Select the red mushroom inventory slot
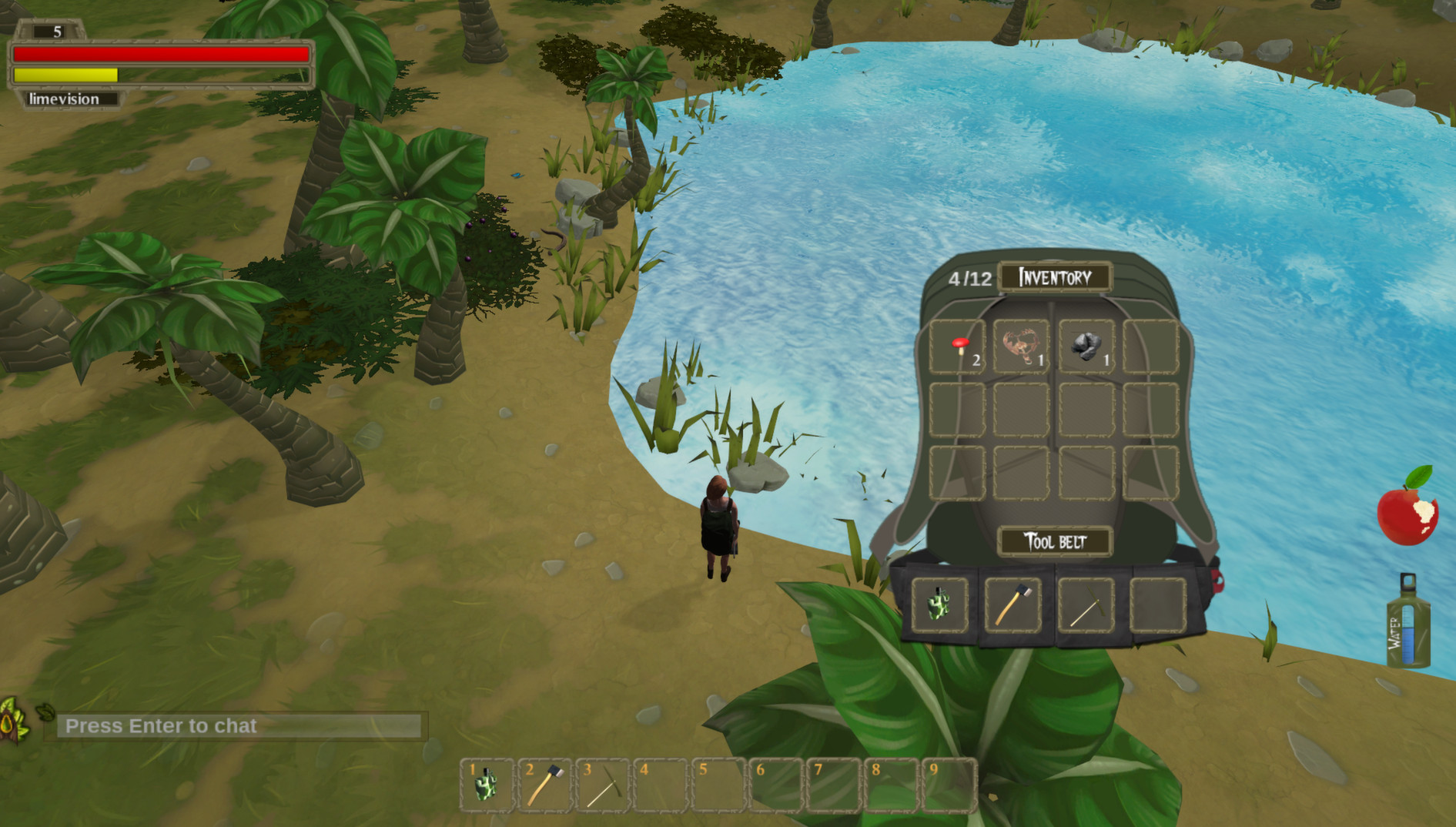Image resolution: width=1456 pixels, height=827 pixels. tap(957, 347)
